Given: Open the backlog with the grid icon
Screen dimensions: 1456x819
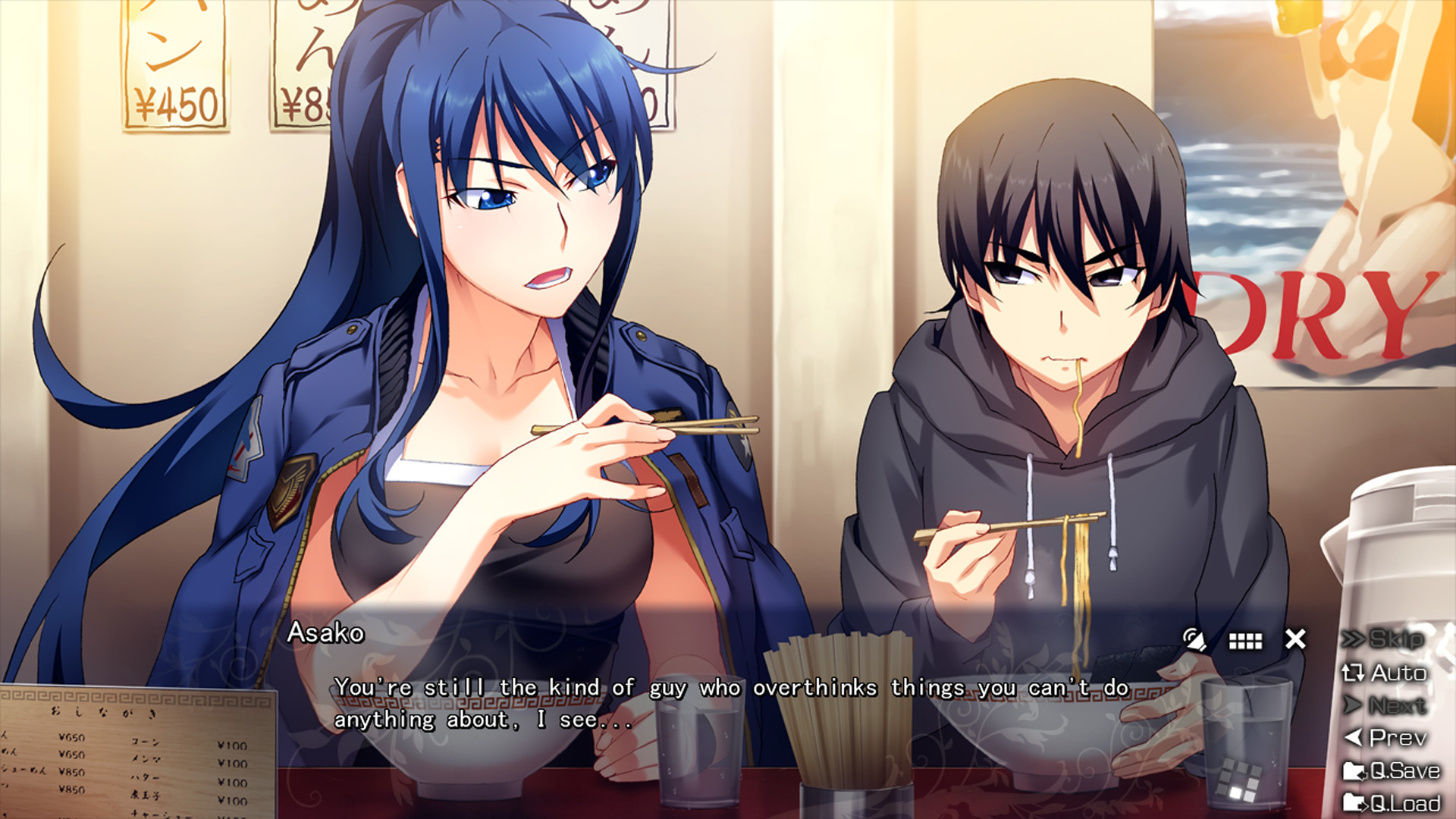Looking at the screenshot, I should (1246, 641).
